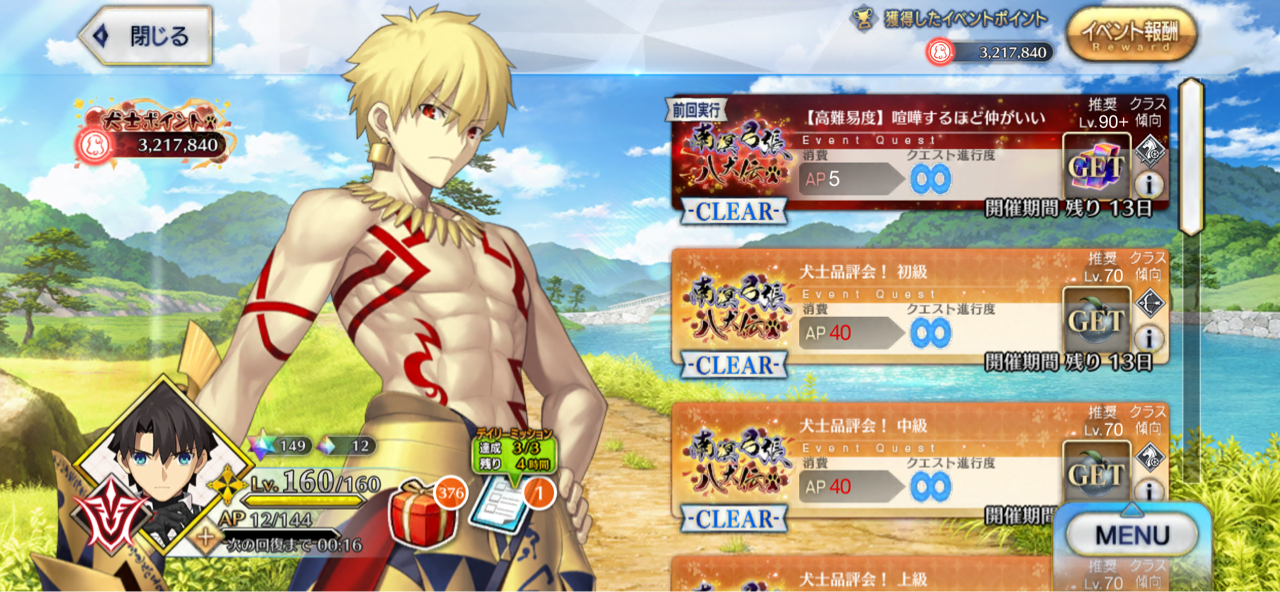
Task: Click the quest list scrollbar
Action: point(1191,157)
